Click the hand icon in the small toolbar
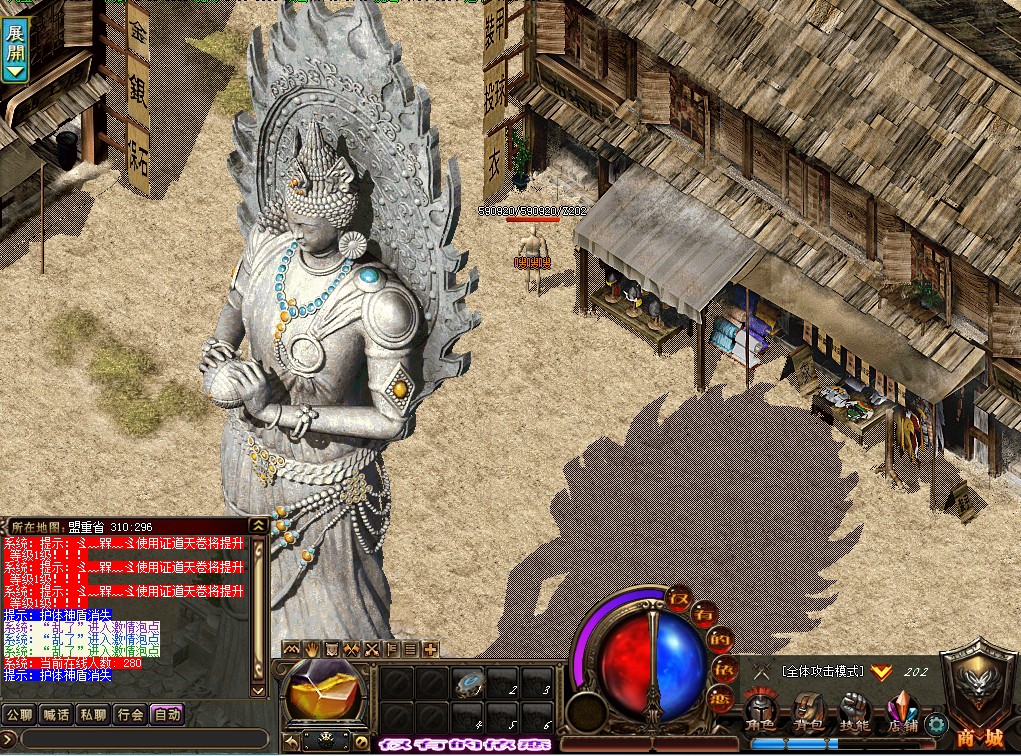The image size is (1021, 756). click(311, 649)
